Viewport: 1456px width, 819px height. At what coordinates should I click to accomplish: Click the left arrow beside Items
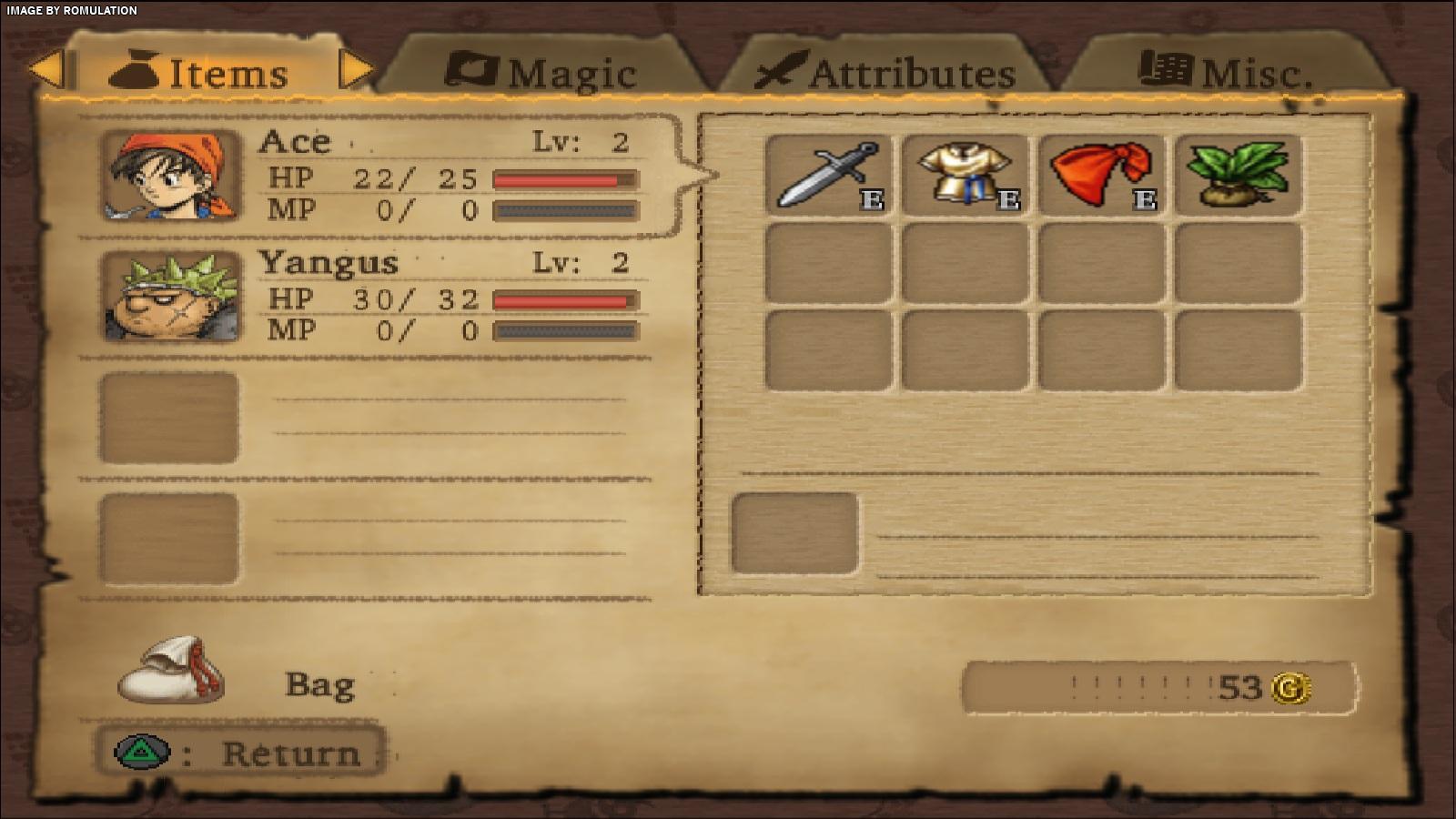[45, 70]
